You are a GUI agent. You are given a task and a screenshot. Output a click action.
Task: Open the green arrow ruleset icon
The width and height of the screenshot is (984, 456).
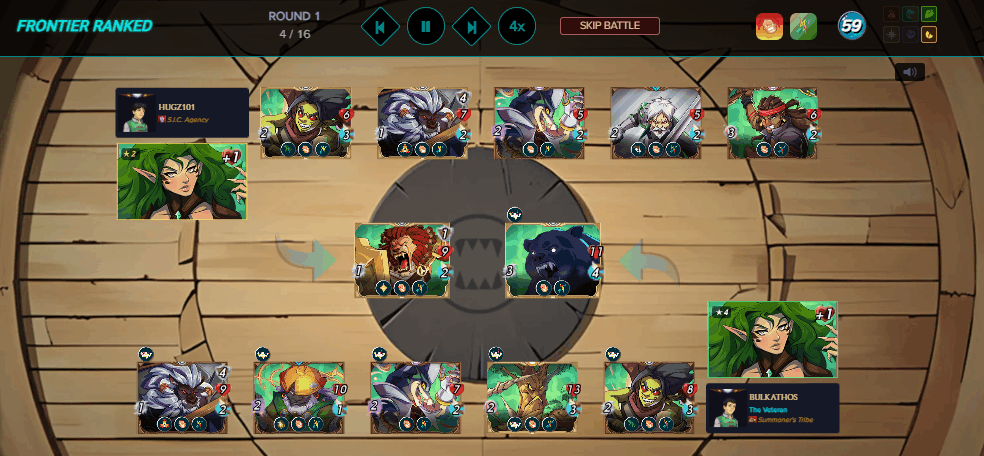[x=803, y=27]
